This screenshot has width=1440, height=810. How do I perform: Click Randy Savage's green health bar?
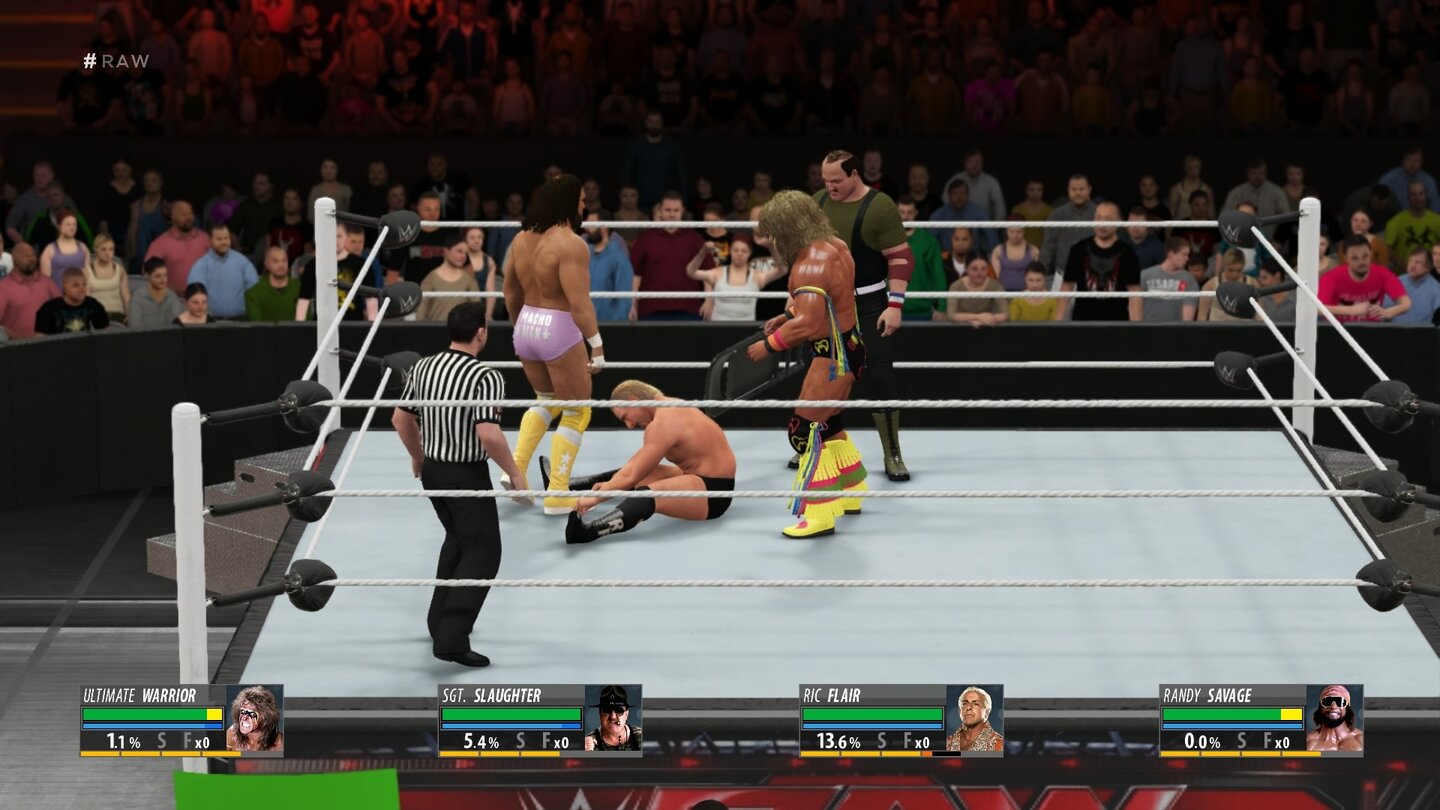point(1225,714)
